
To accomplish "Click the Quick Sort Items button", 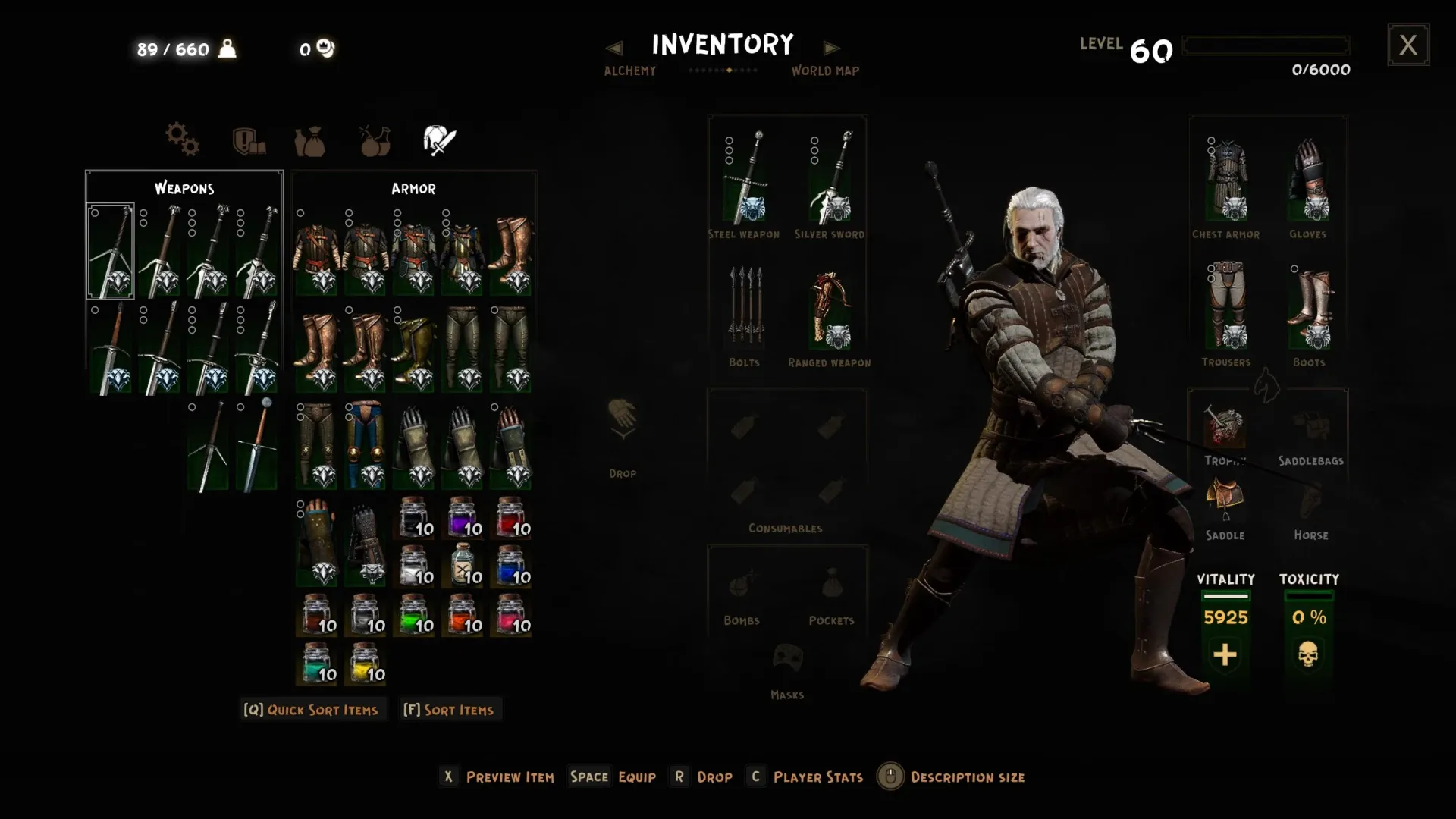I will [311, 710].
